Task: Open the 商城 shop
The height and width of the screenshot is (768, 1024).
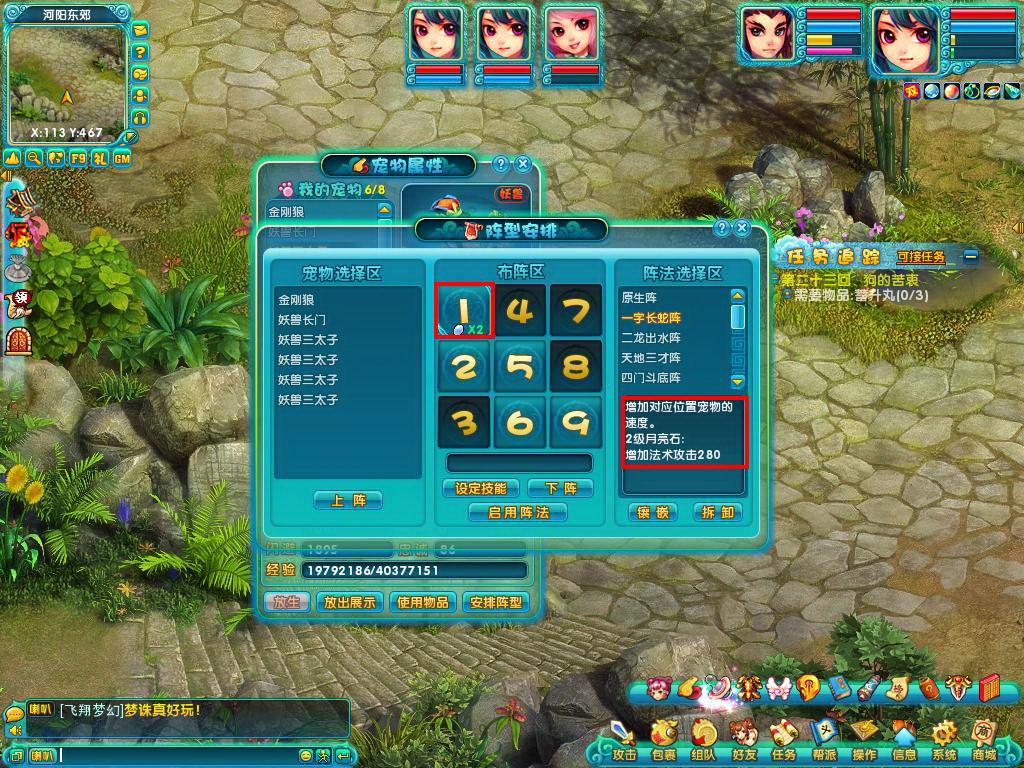Action: (984, 742)
